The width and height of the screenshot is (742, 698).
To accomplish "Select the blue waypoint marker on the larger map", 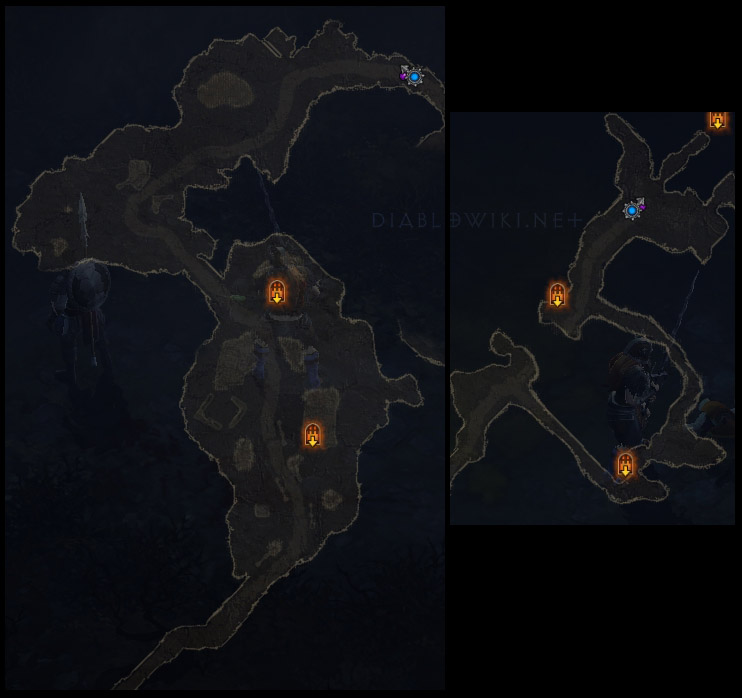I will click(414, 76).
